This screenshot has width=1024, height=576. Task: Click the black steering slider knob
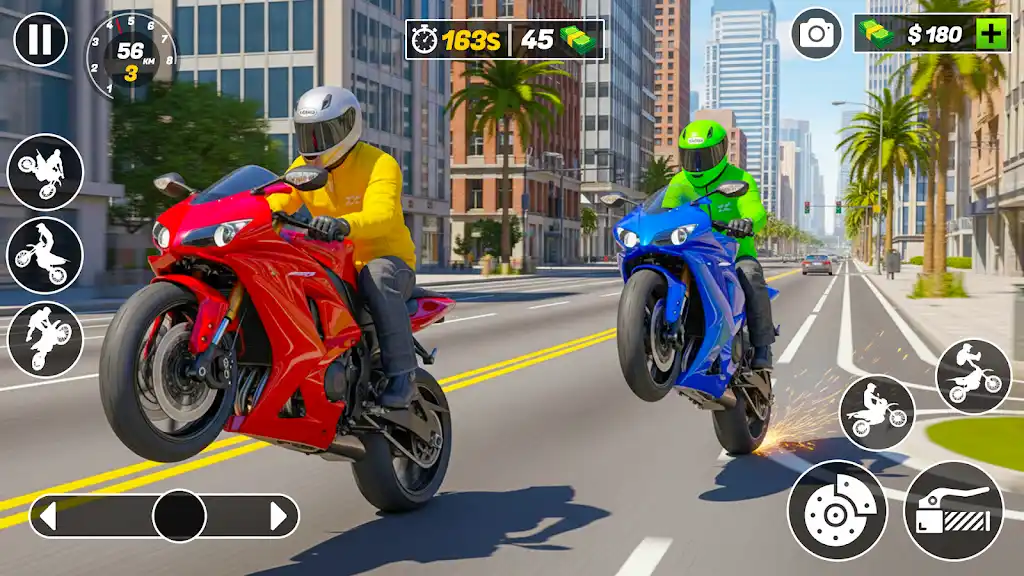[x=179, y=516]
